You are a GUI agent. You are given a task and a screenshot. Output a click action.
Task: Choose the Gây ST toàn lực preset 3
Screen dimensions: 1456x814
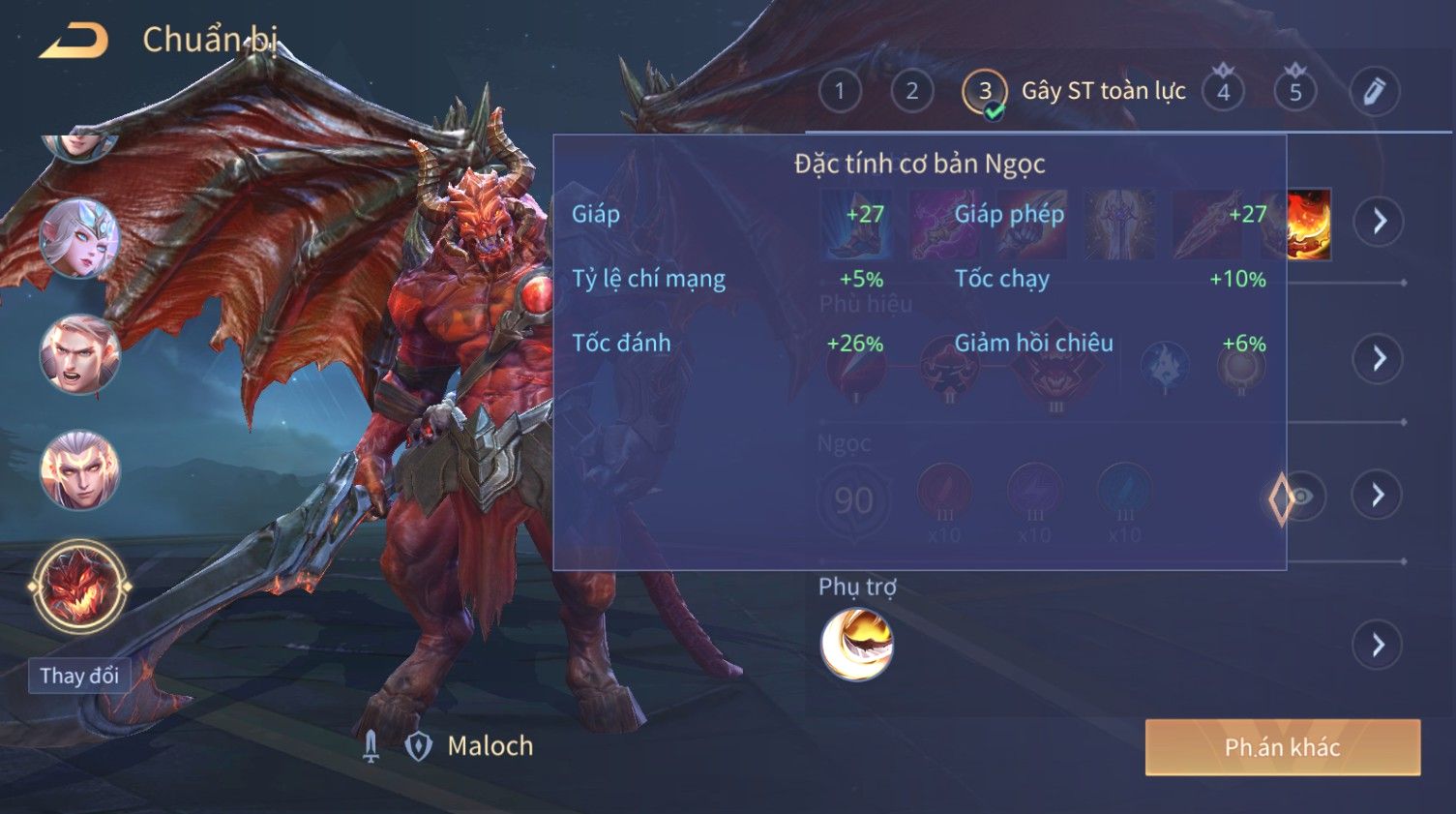click(x=985, y=92)
